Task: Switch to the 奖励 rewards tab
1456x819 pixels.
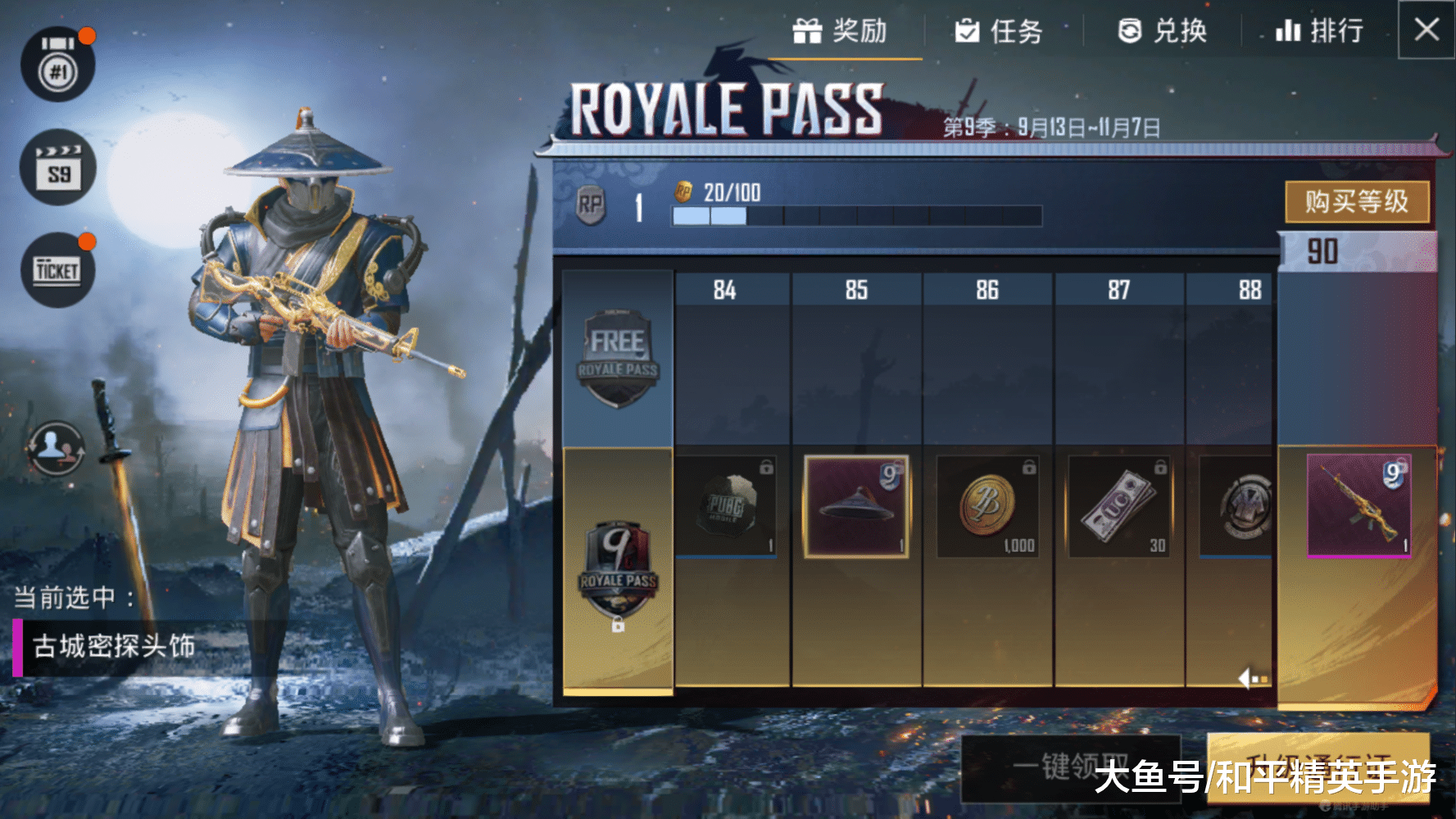Action: tap(841, 32)
